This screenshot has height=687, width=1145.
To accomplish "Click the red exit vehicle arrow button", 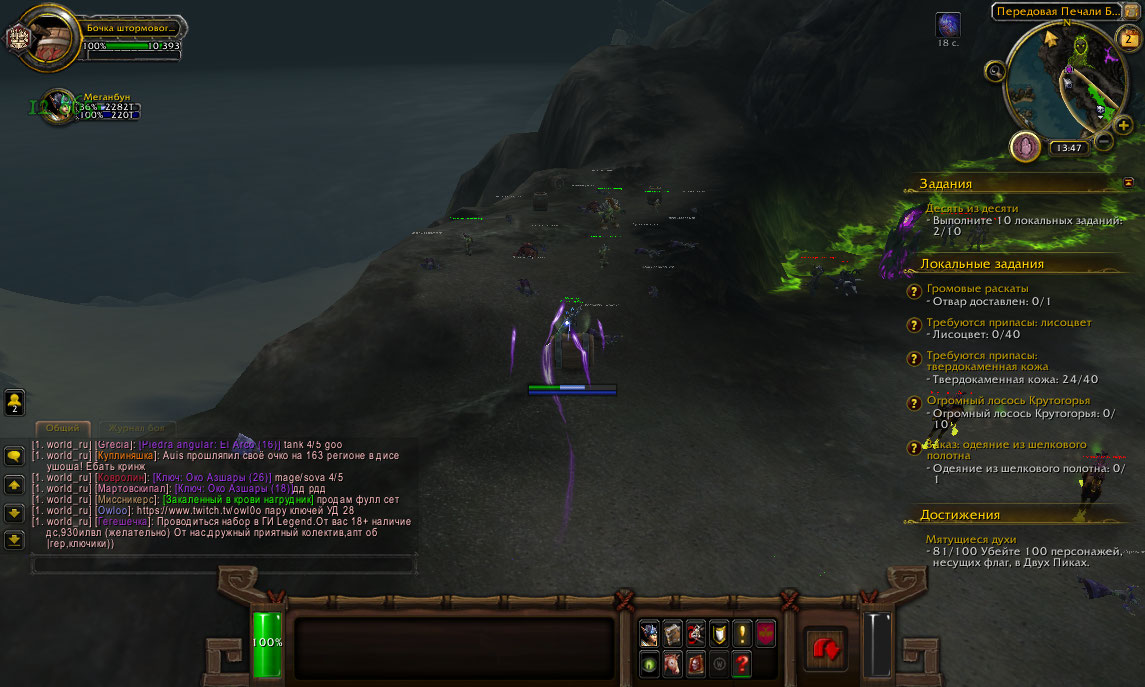I will point(826,647).
